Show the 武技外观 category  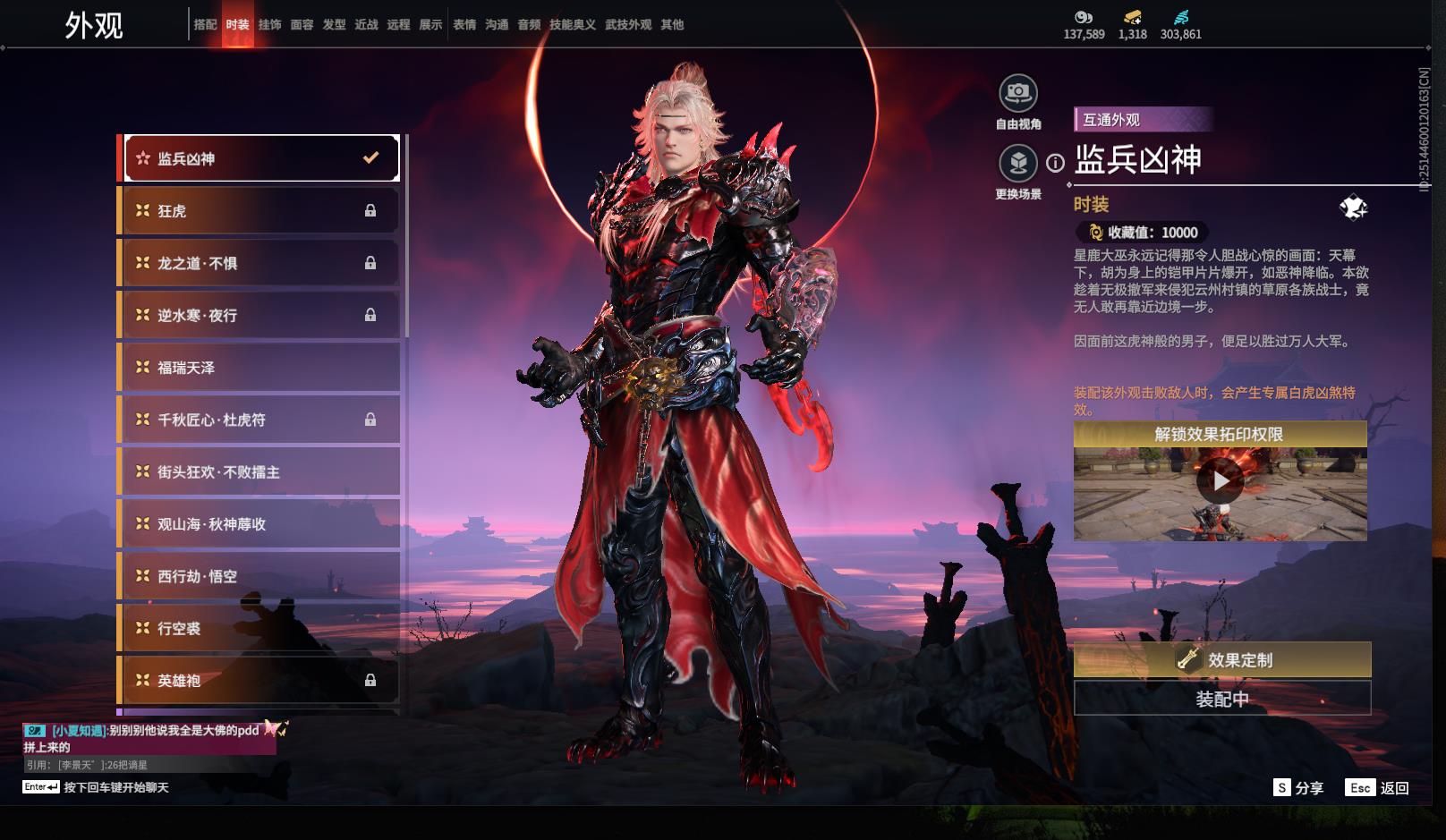[x=628, y=25]
